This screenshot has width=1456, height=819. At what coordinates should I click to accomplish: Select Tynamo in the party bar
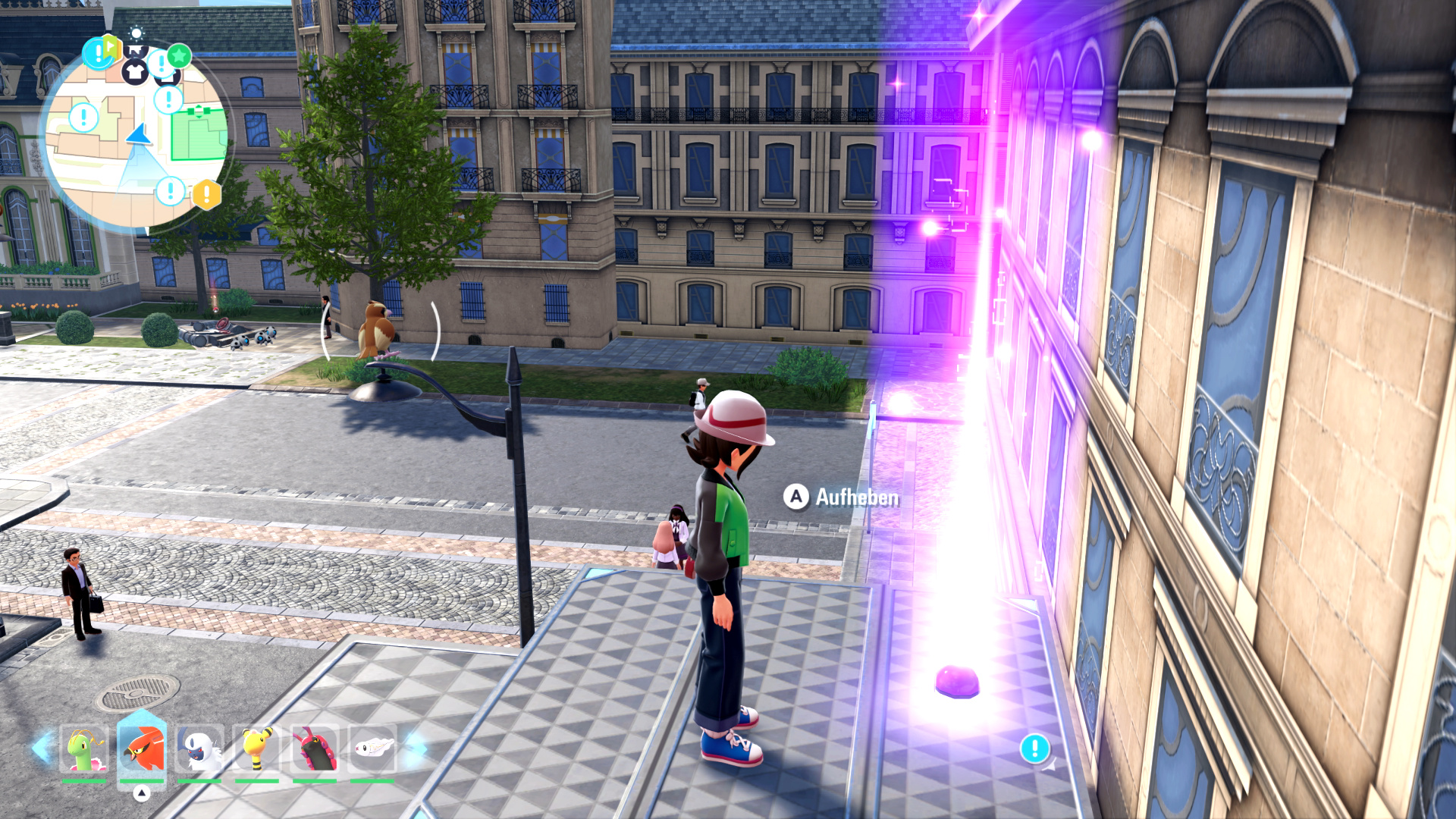372,749
